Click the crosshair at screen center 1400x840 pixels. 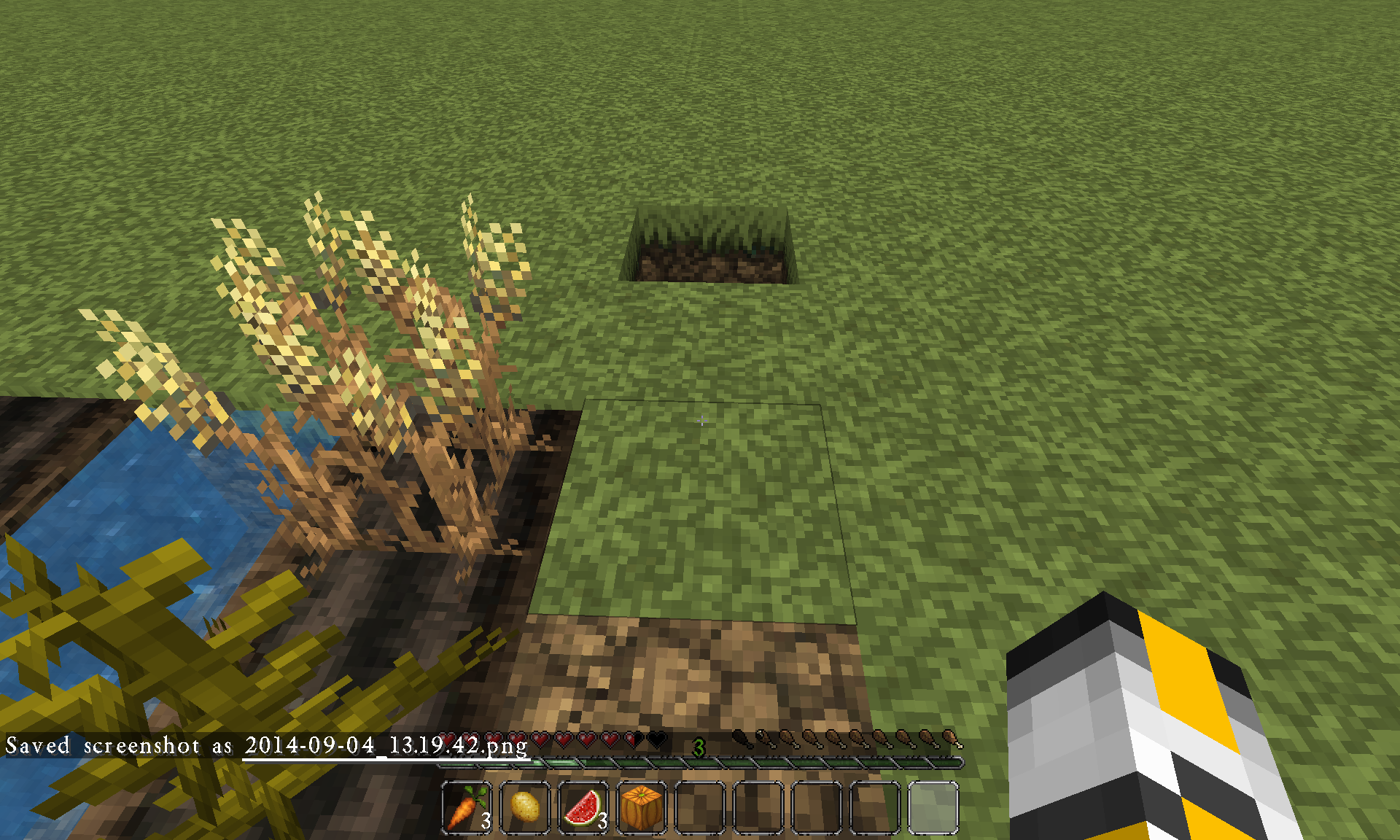point(701,421)
